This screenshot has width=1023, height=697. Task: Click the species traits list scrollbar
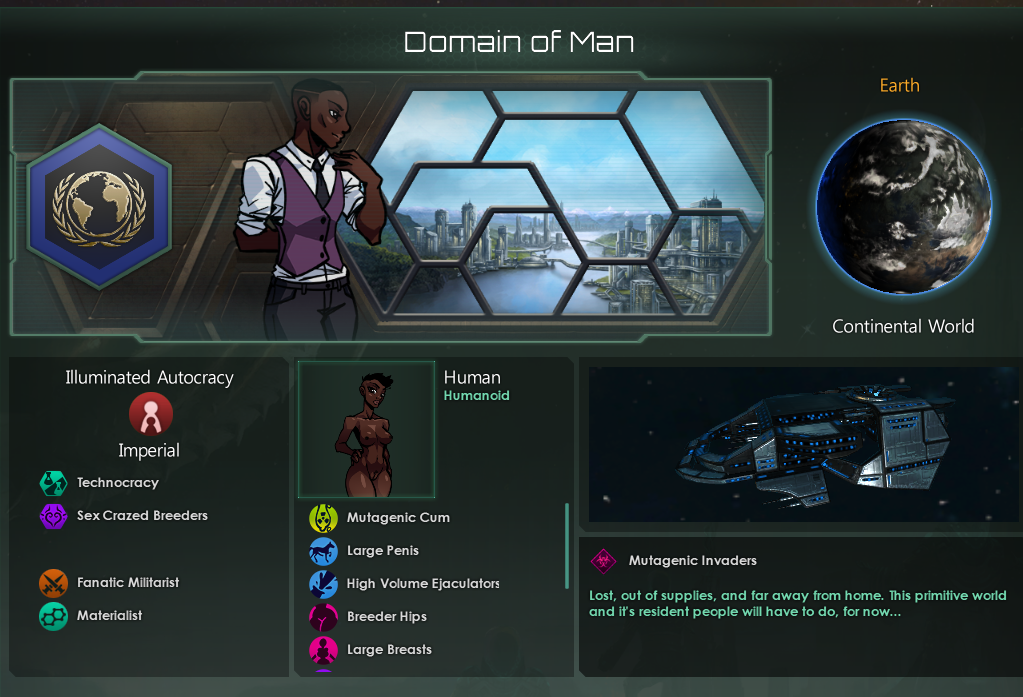click(567, 546)
